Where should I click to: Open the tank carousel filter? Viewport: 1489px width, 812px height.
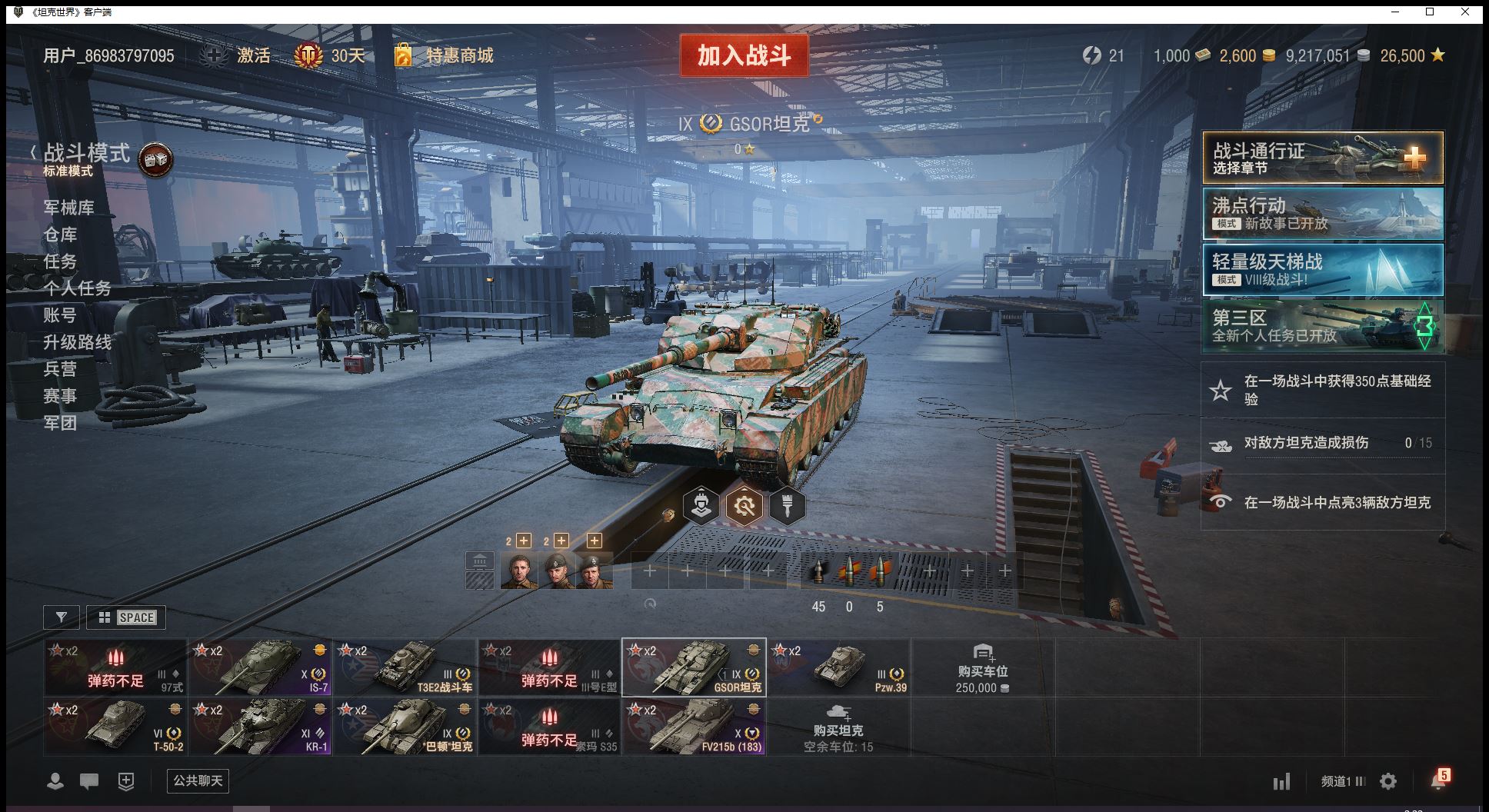(x=62, y=617)
